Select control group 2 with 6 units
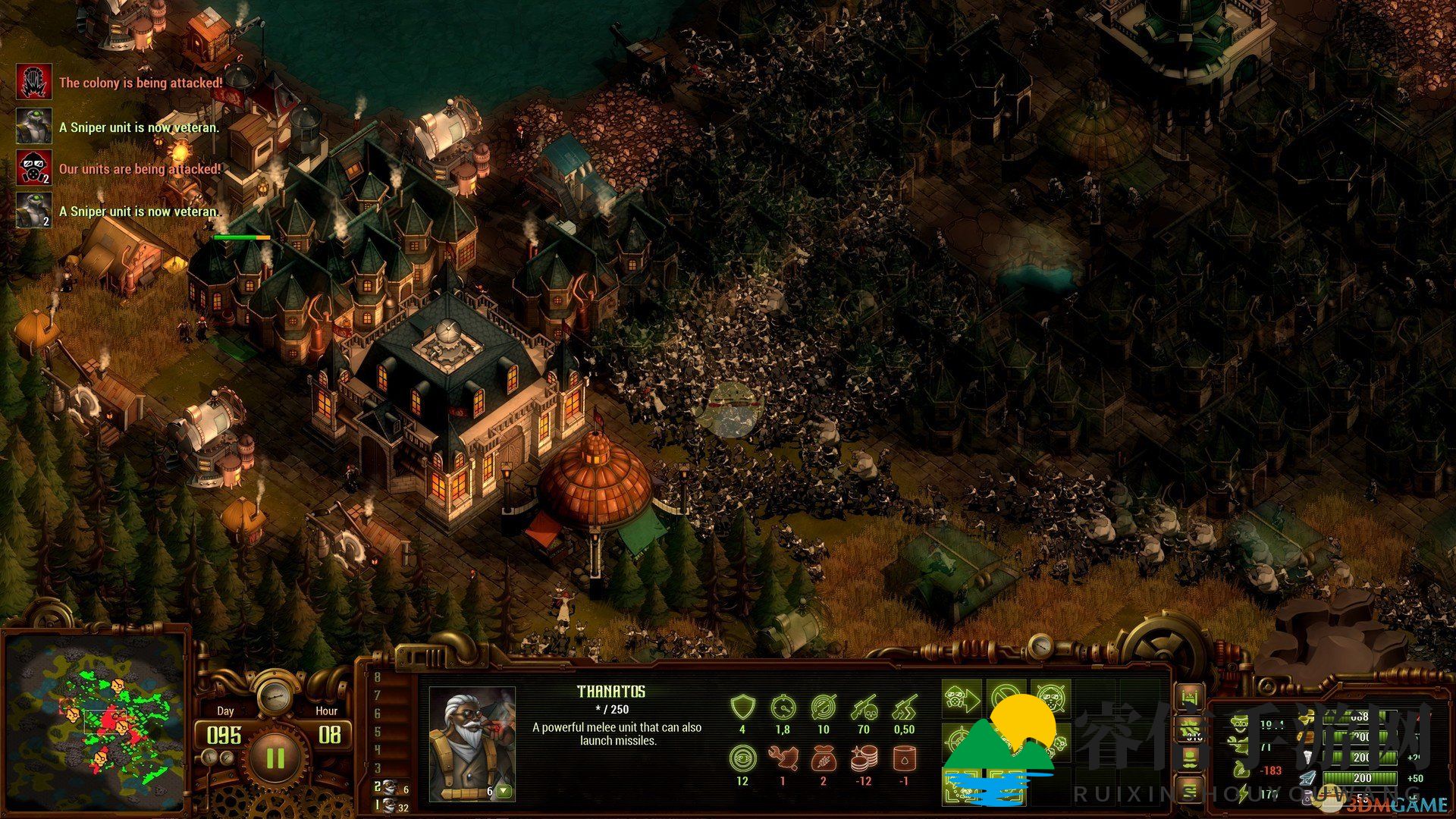Image resolution: width=1456 pixels, height=819 pixels. [x=391, y=789]
